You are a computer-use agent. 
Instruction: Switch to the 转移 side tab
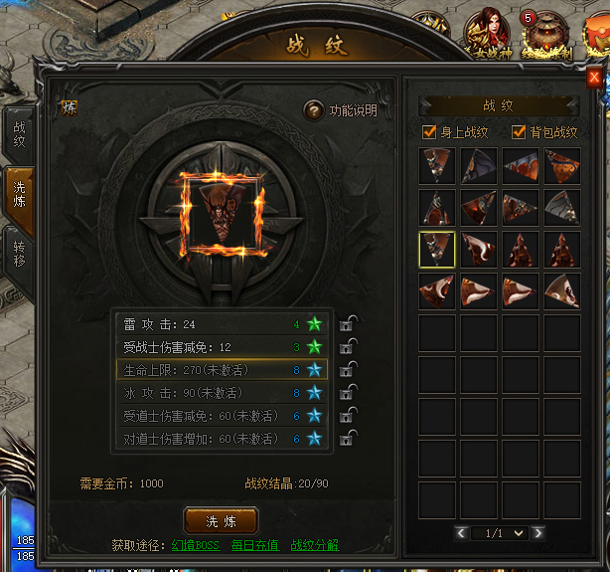point(19,254)
